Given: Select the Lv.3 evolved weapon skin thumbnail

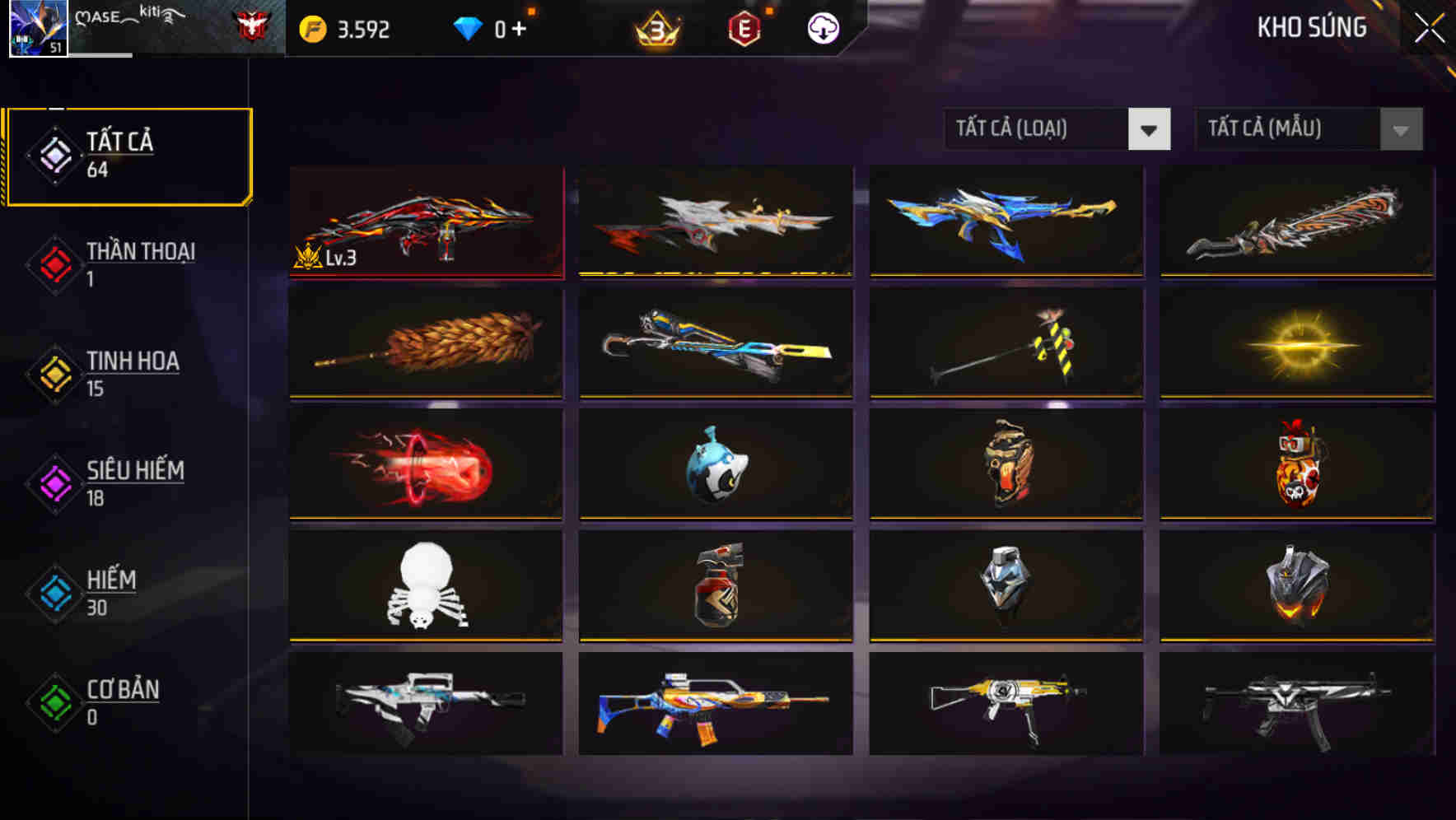Looking at the screenshot, I should click(426, 221).
